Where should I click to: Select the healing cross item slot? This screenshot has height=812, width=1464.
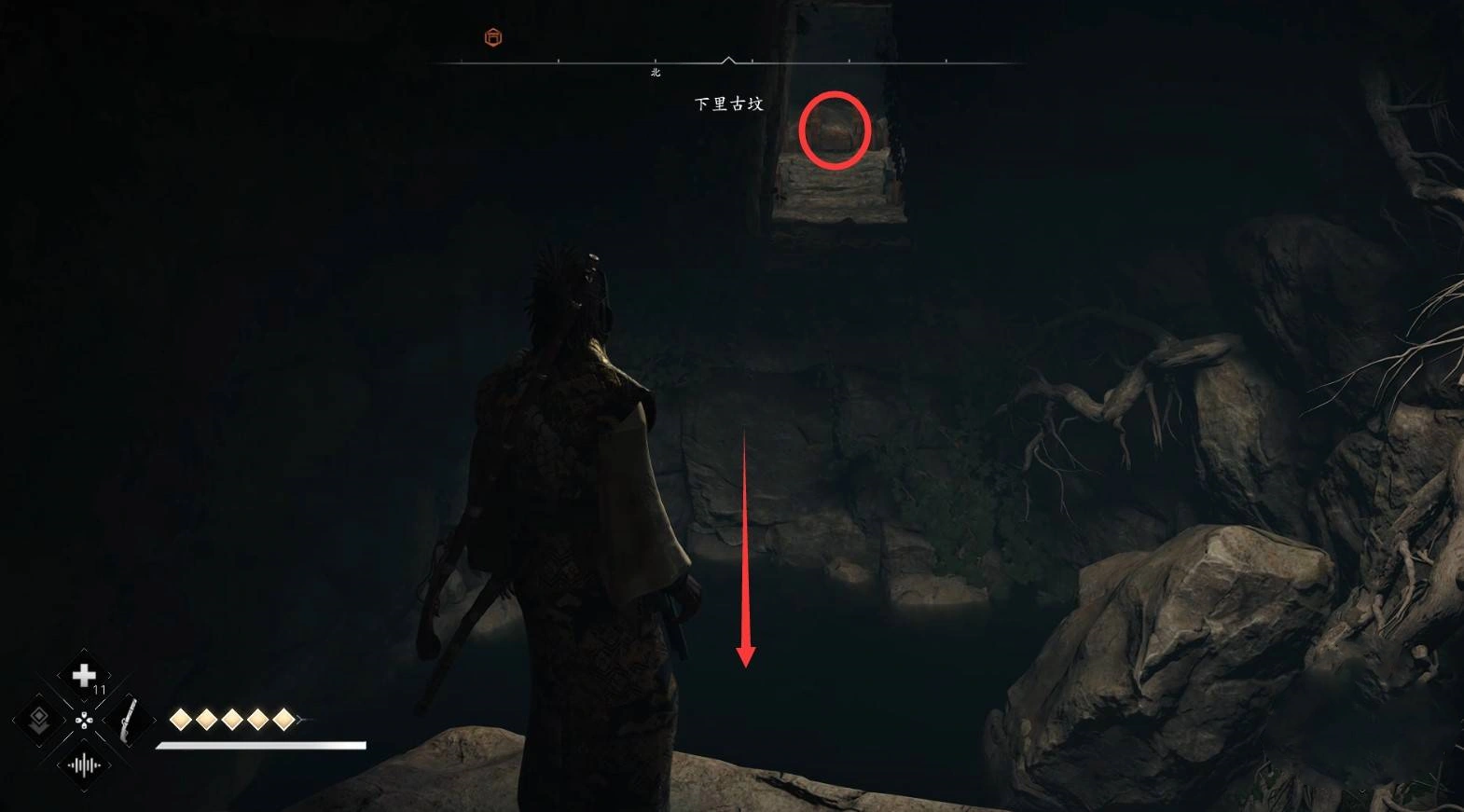click(x=84, y=676)
